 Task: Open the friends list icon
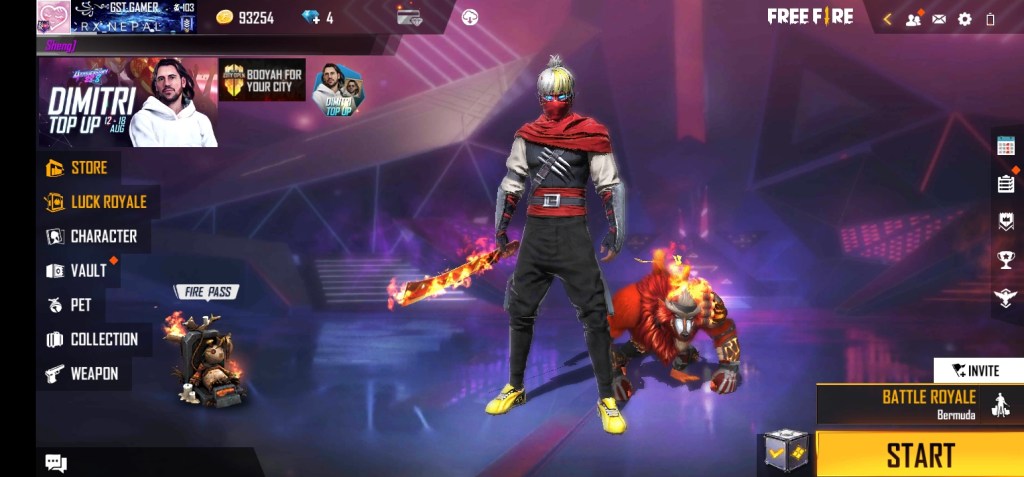pyautogui.click(x=913, y=18)
